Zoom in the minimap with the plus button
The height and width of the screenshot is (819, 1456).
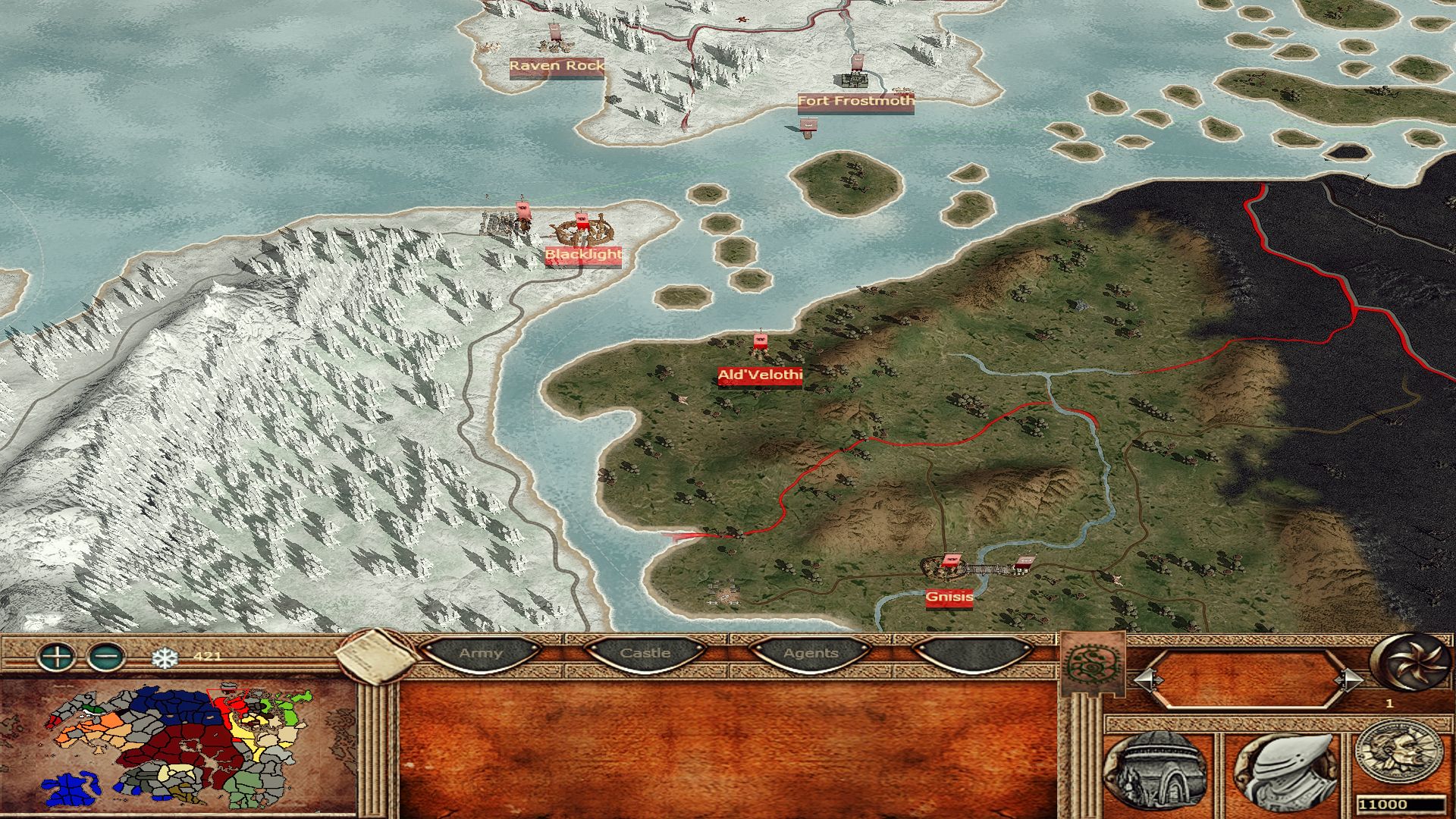(x=57, y=656)
